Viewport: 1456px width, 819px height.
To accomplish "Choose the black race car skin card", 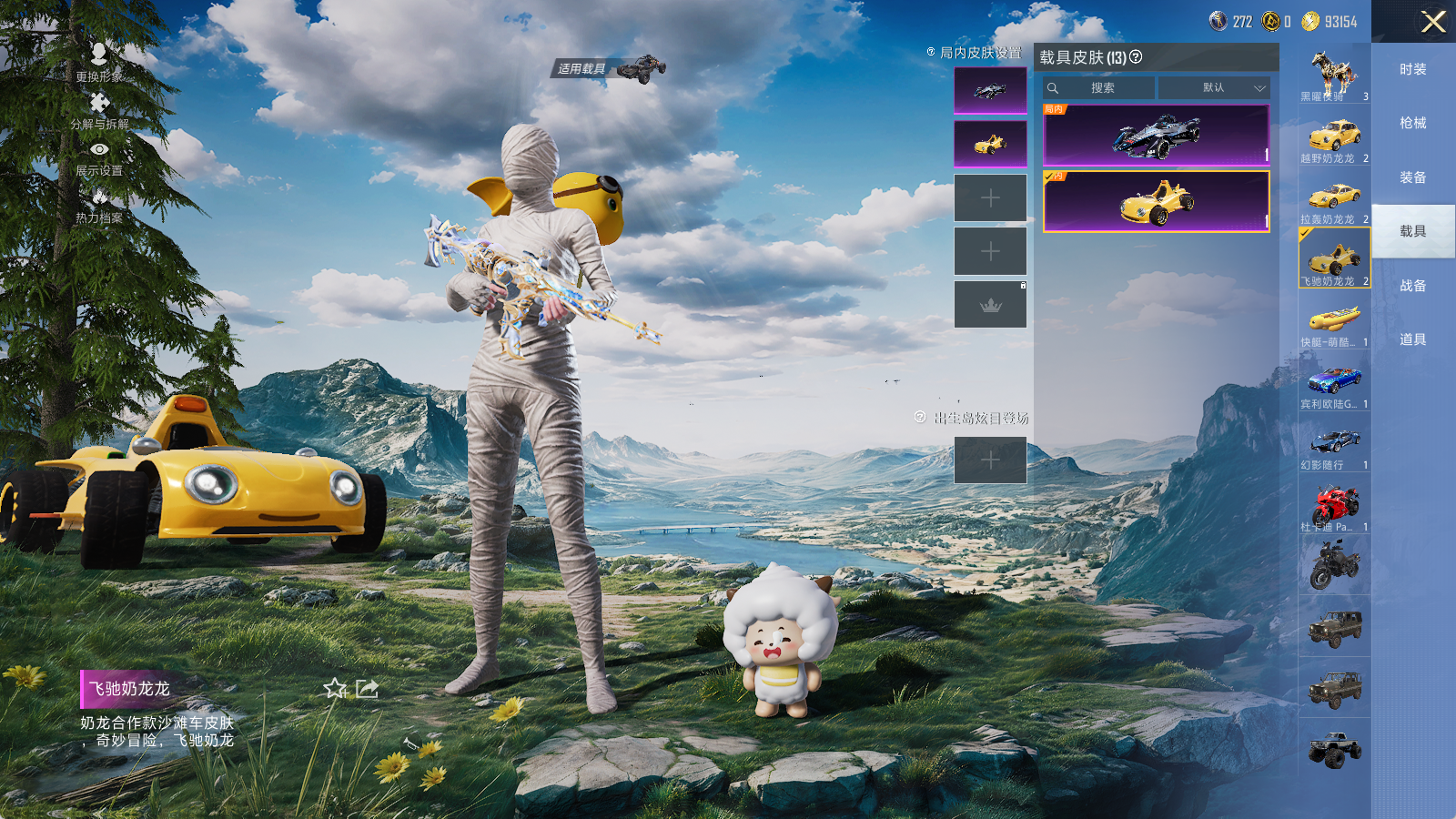I will tap(1156, 135).
